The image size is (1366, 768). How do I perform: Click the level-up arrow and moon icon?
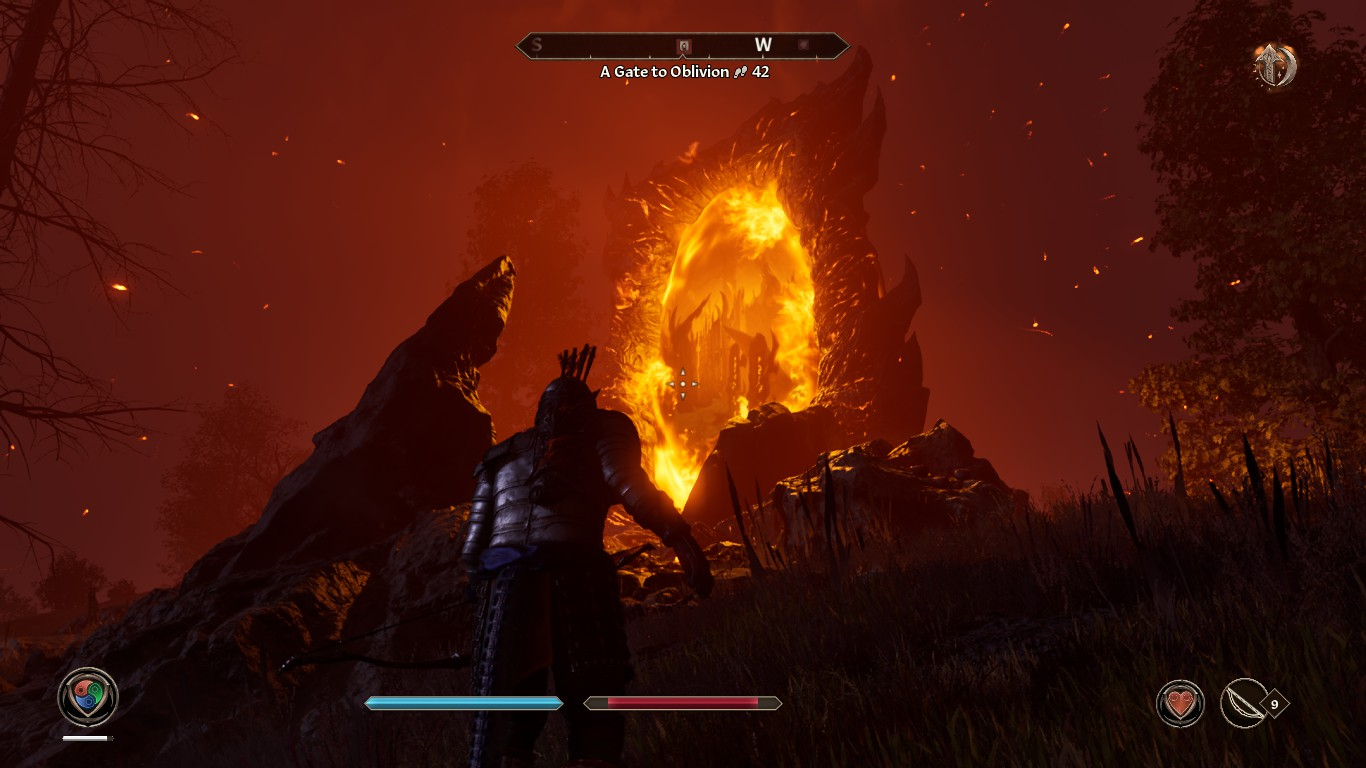click(x=1276, y=66)
